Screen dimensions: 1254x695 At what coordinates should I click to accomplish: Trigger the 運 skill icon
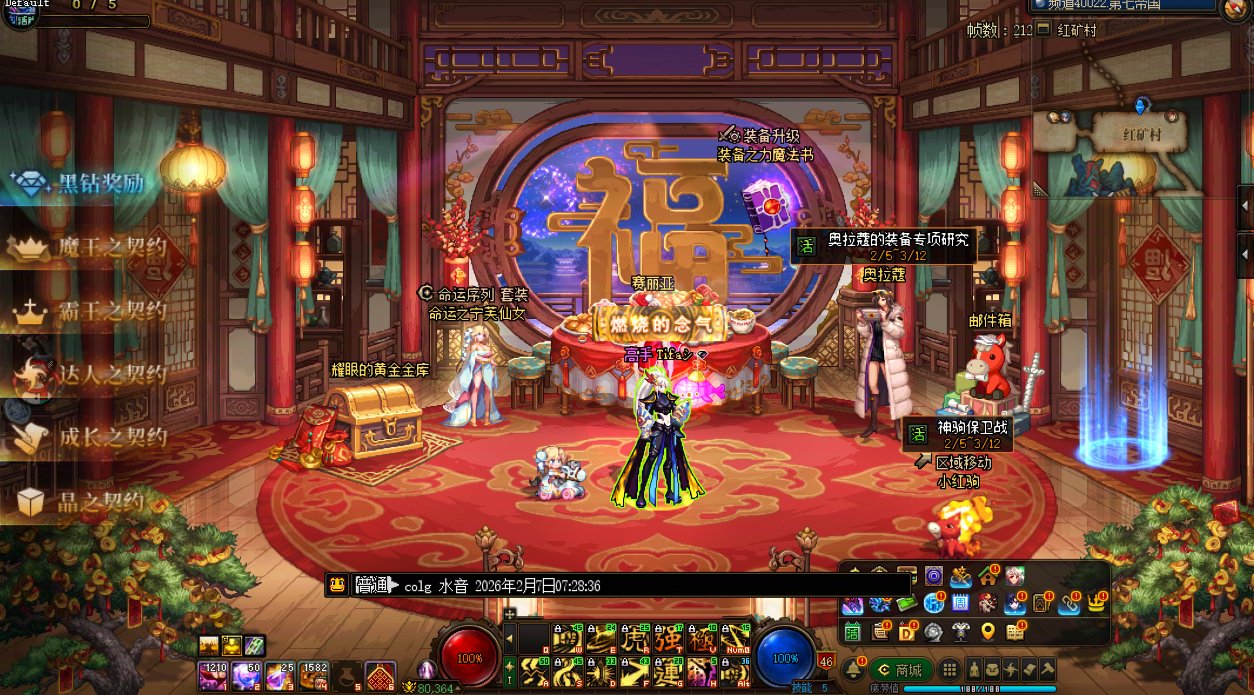(x=669, y=671)
